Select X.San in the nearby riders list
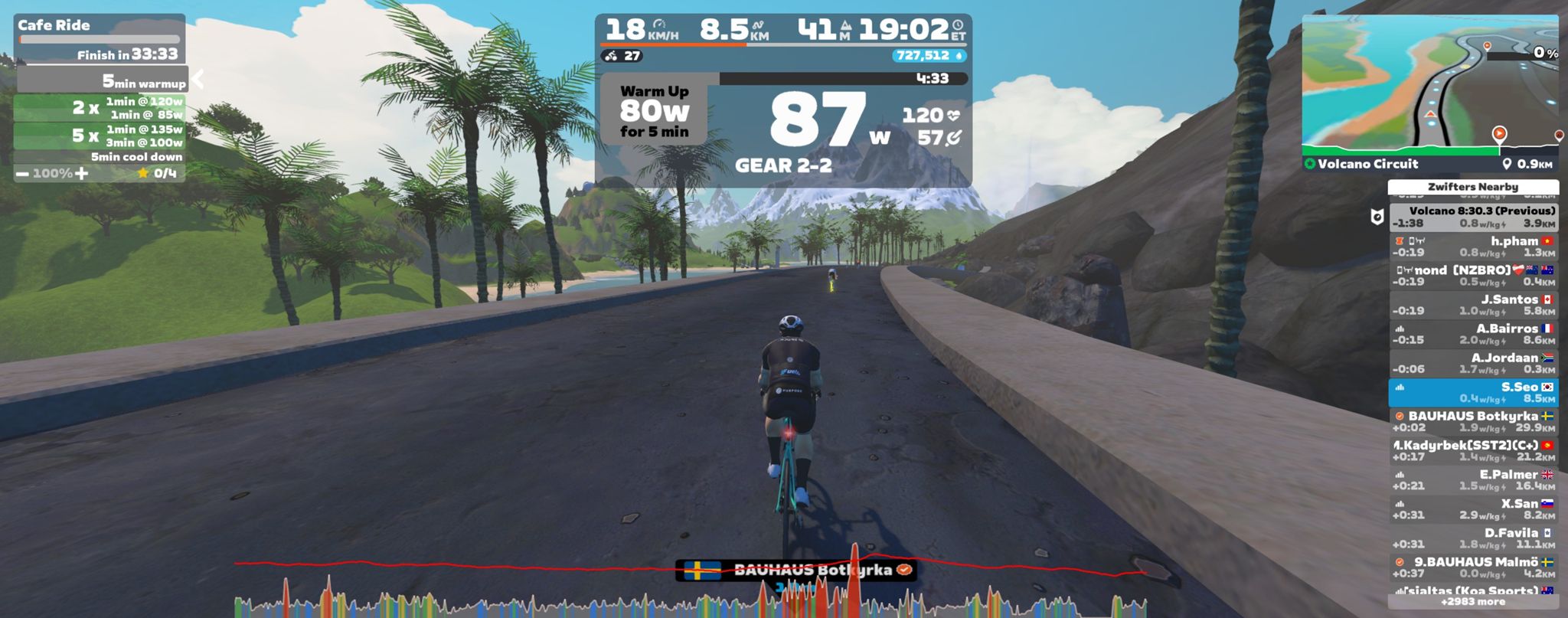 click(1473, 509)
